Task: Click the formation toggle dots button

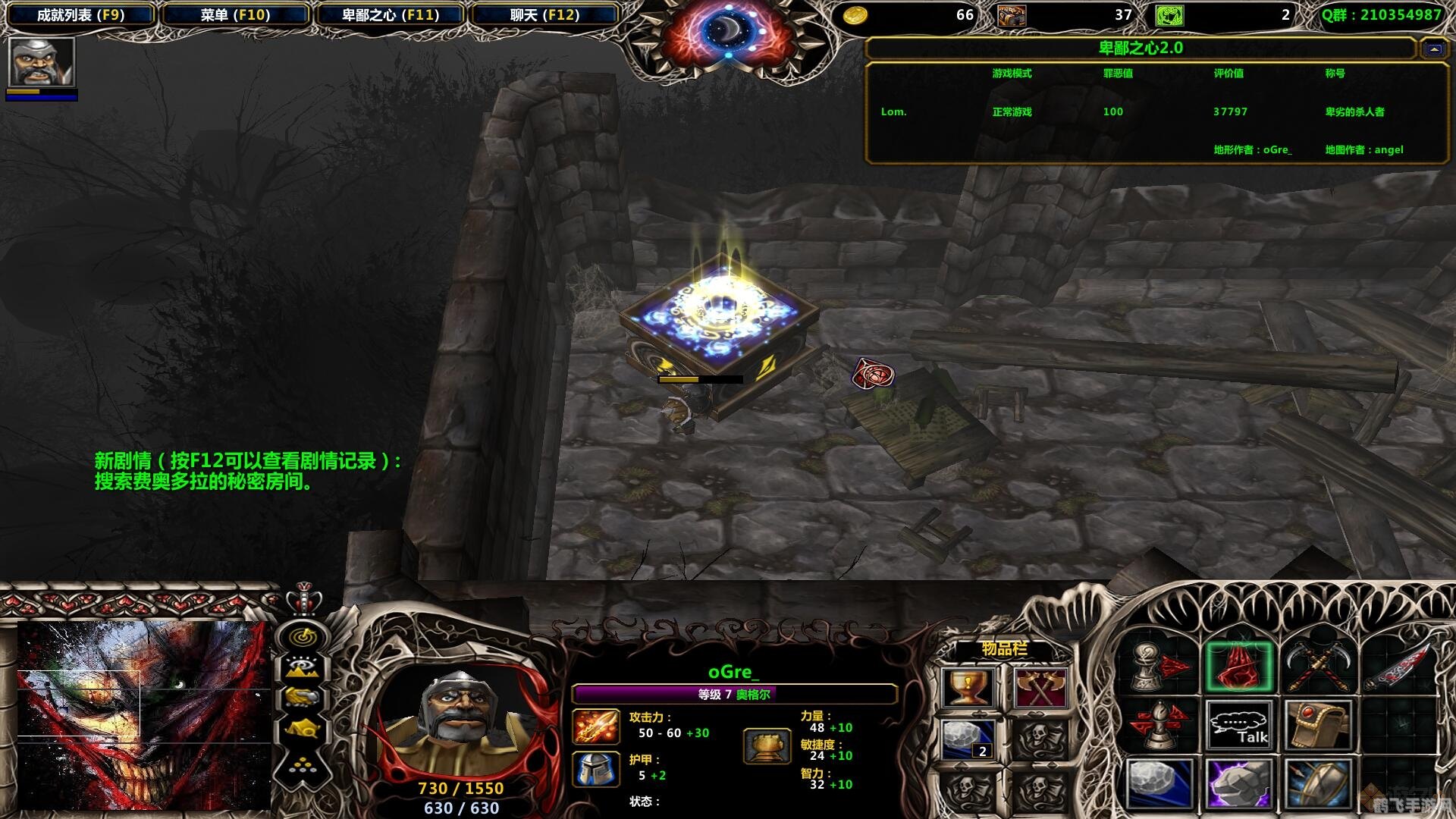Action: click(302, 764)
